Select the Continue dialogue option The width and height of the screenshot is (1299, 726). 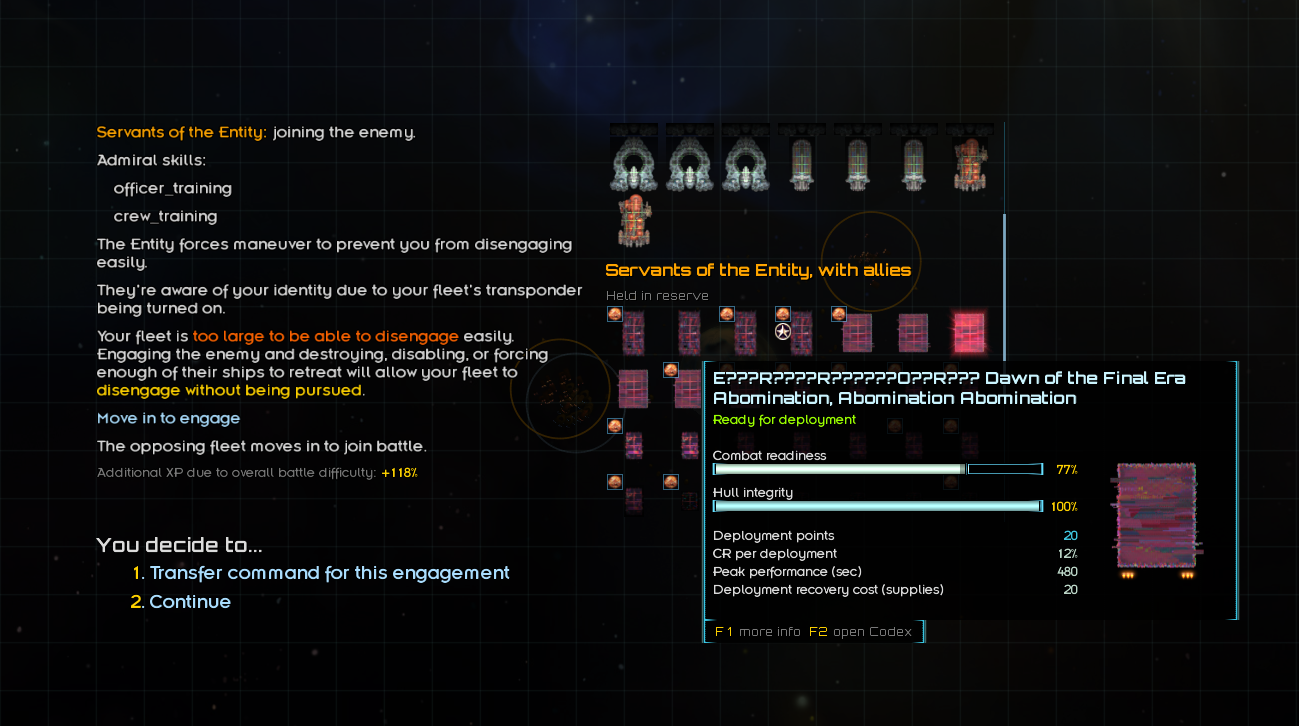[x=190, y=602]
